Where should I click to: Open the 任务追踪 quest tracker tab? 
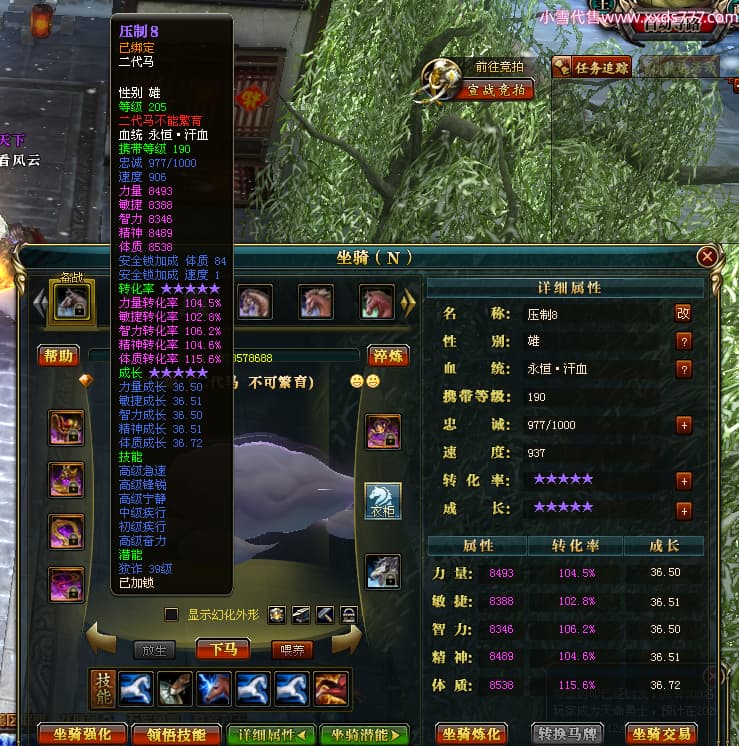pyautogui.click(x=592, y=68)
